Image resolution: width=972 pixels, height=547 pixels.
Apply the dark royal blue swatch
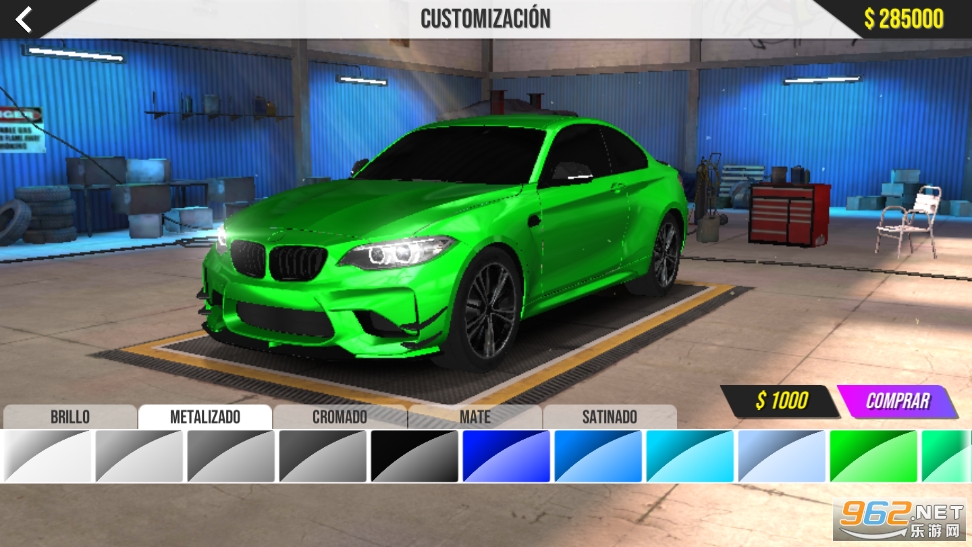point(506,456)
